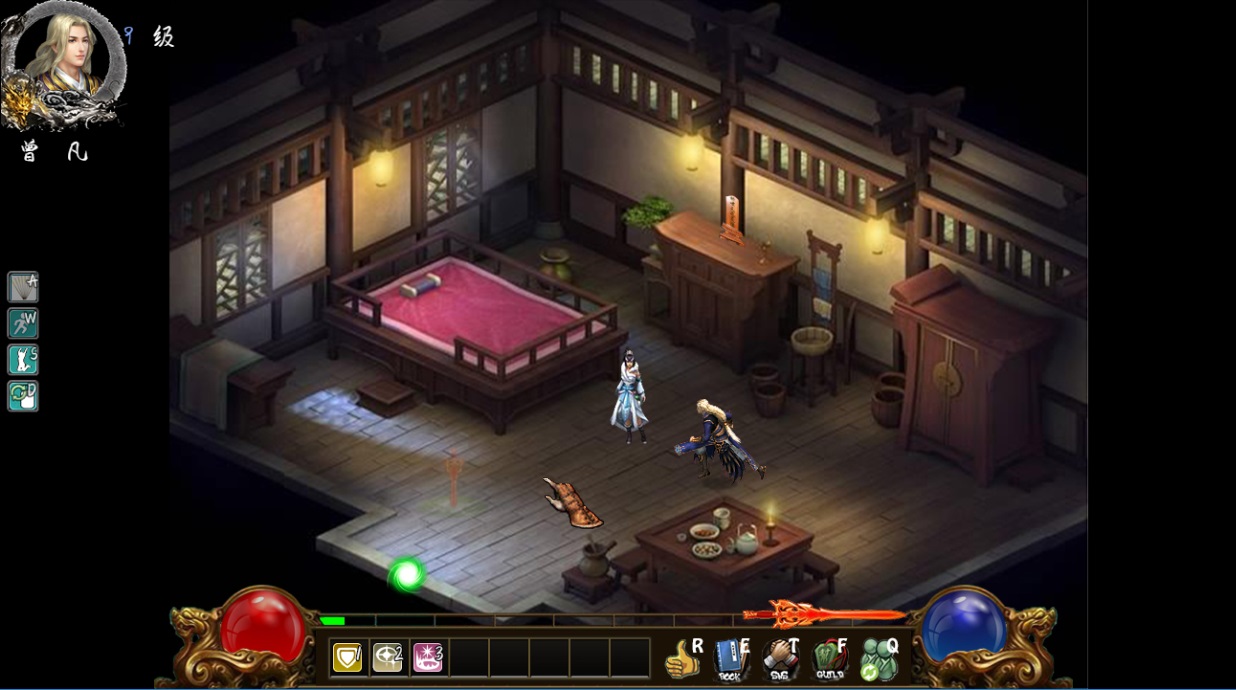Open the thumbs-up icon menu
The image size is (1236, 690).
click(684, 660)
